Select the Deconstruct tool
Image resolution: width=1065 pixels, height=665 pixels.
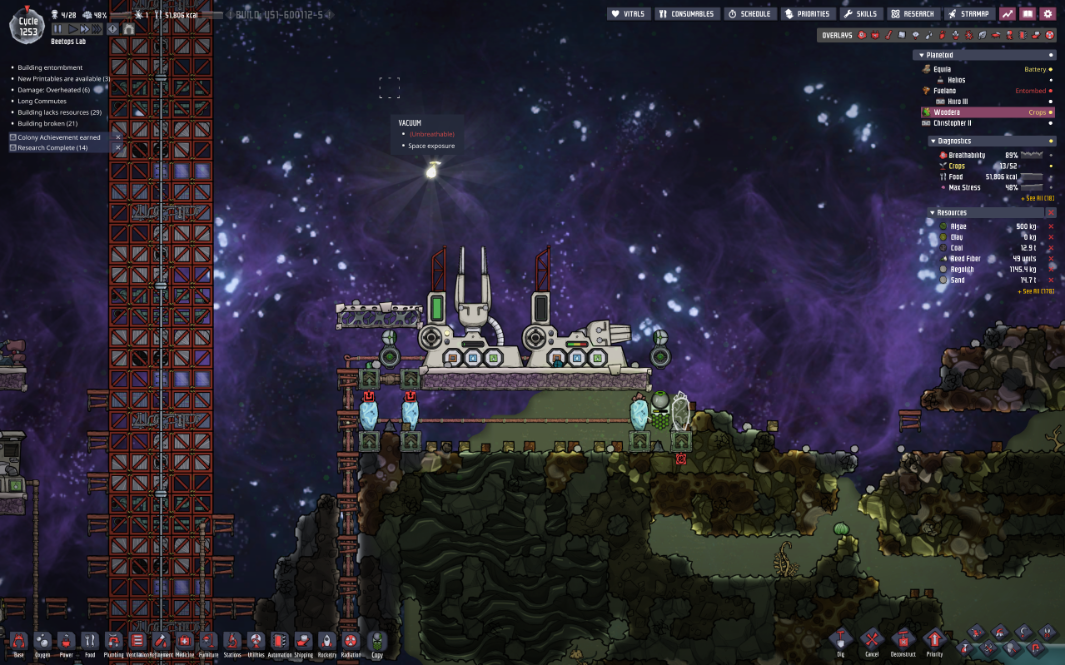pos(903,643)
